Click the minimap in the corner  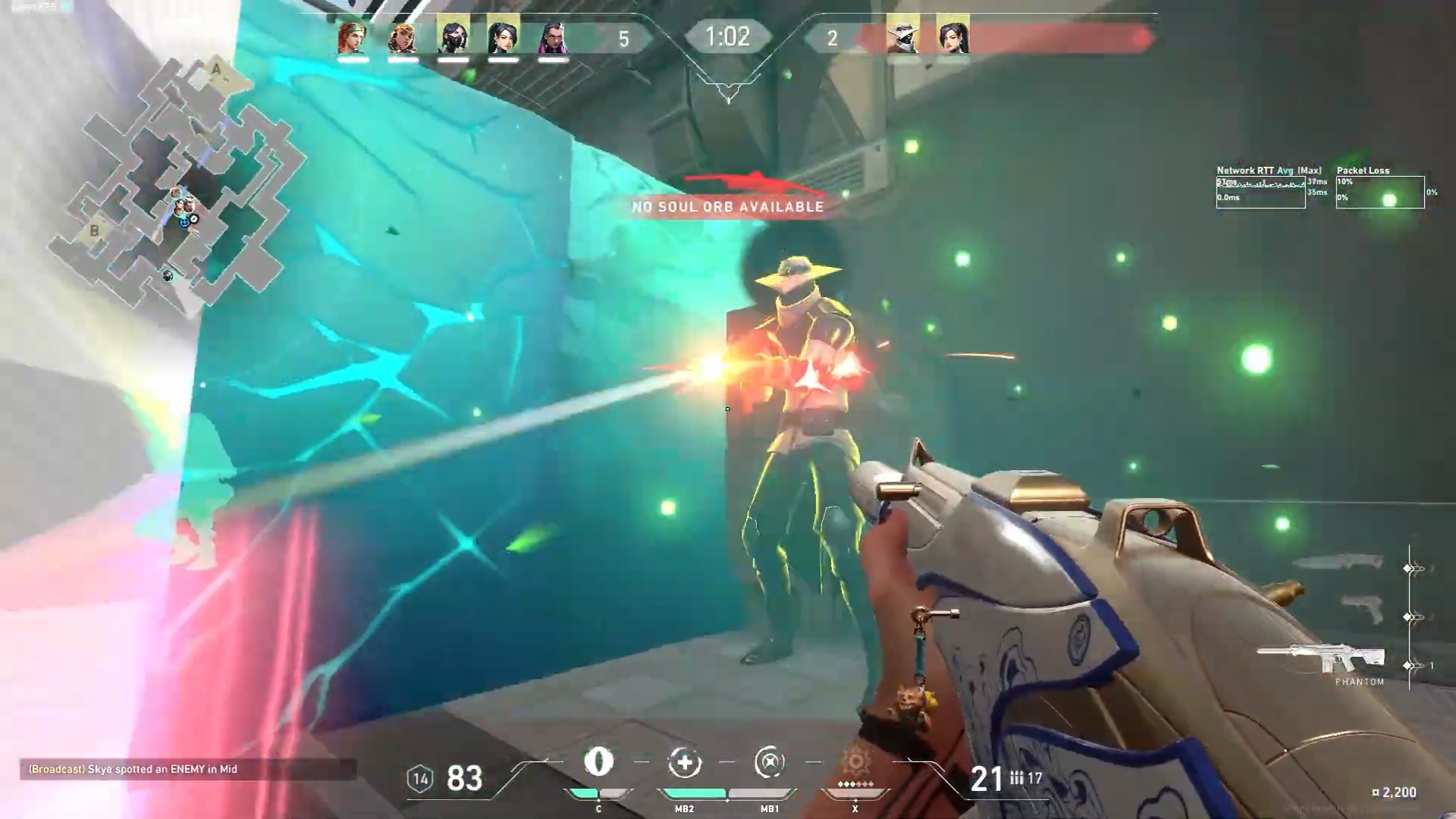pyautogui.click(x=178, y=182)
